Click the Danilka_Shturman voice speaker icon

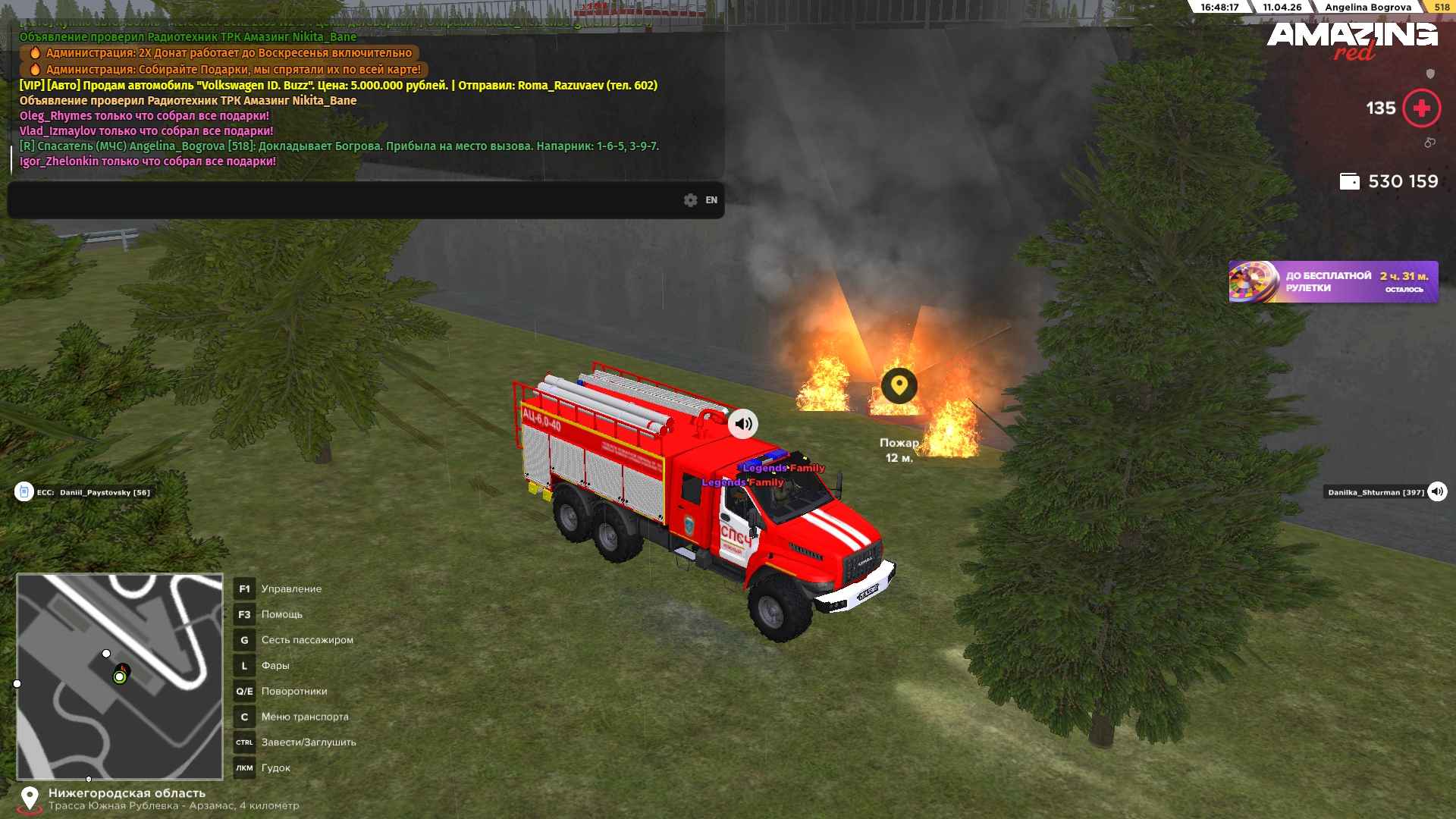click(1437, 492)
